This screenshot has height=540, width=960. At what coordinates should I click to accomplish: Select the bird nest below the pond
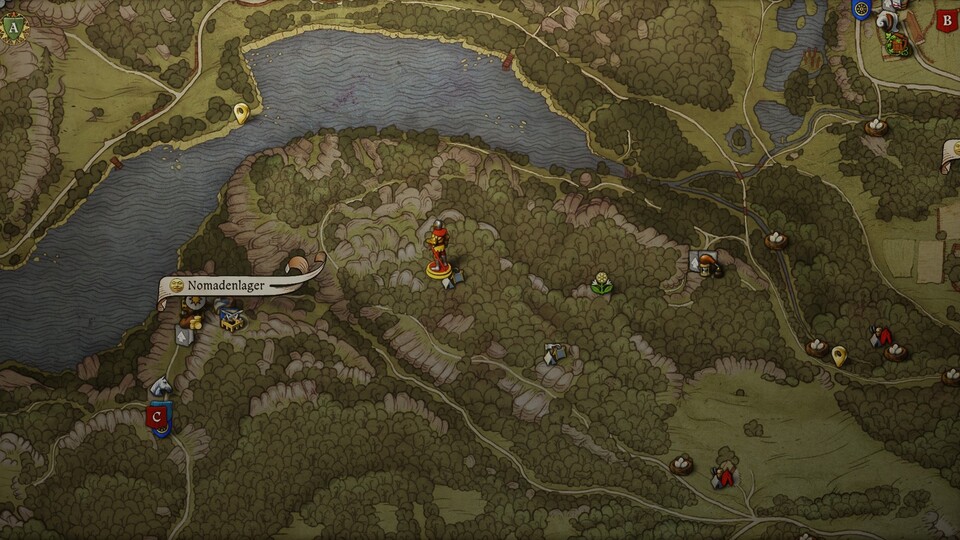click(875, 127)
